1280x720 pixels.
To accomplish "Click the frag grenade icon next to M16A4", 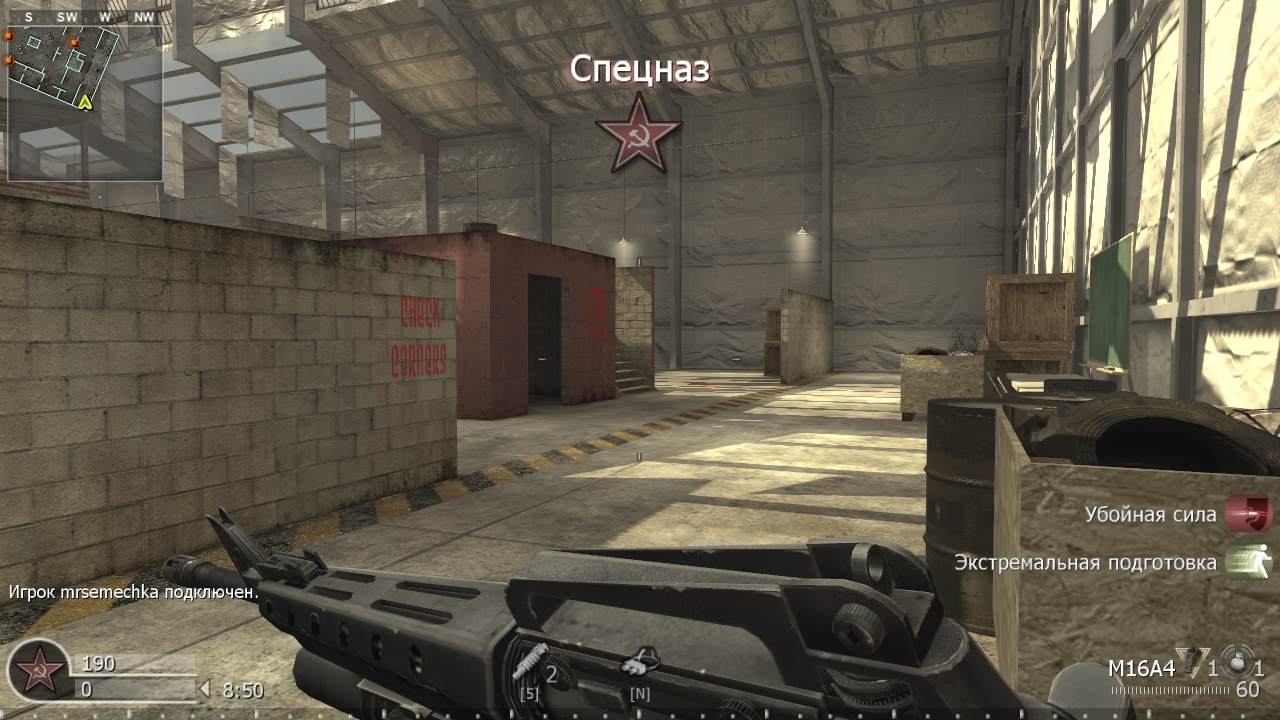I will coord(1190,662).
